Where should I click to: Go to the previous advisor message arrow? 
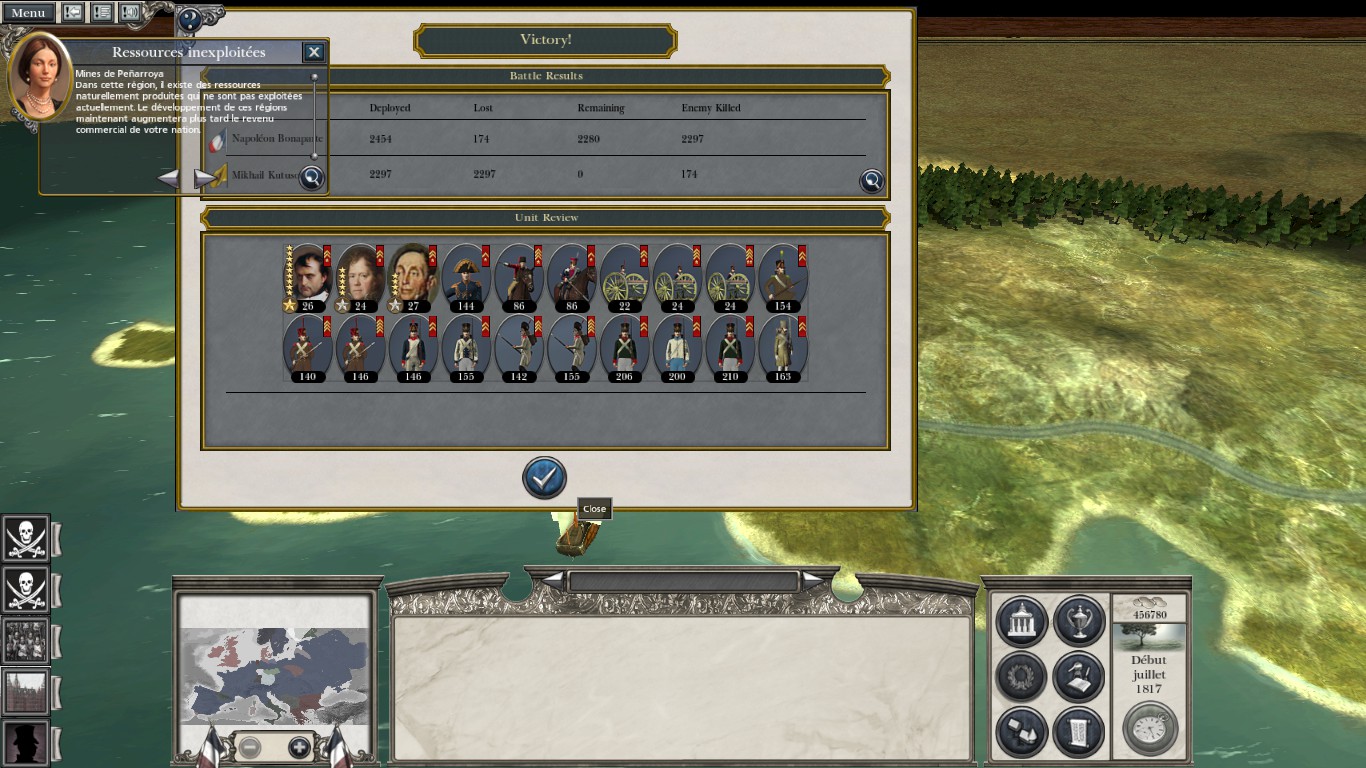pos(169,178)
